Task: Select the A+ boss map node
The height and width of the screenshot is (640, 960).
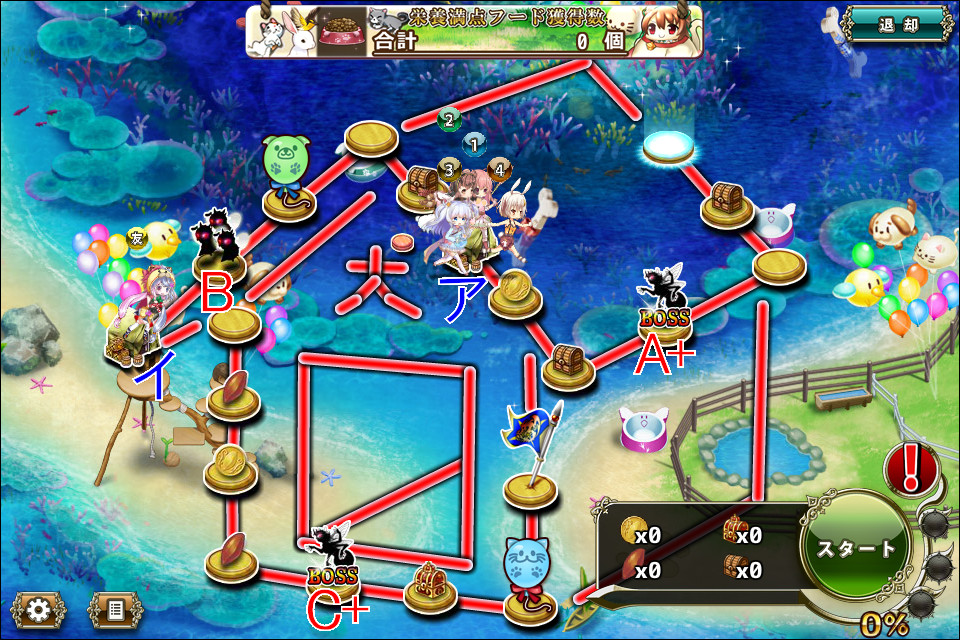Action: pos(665,303)
